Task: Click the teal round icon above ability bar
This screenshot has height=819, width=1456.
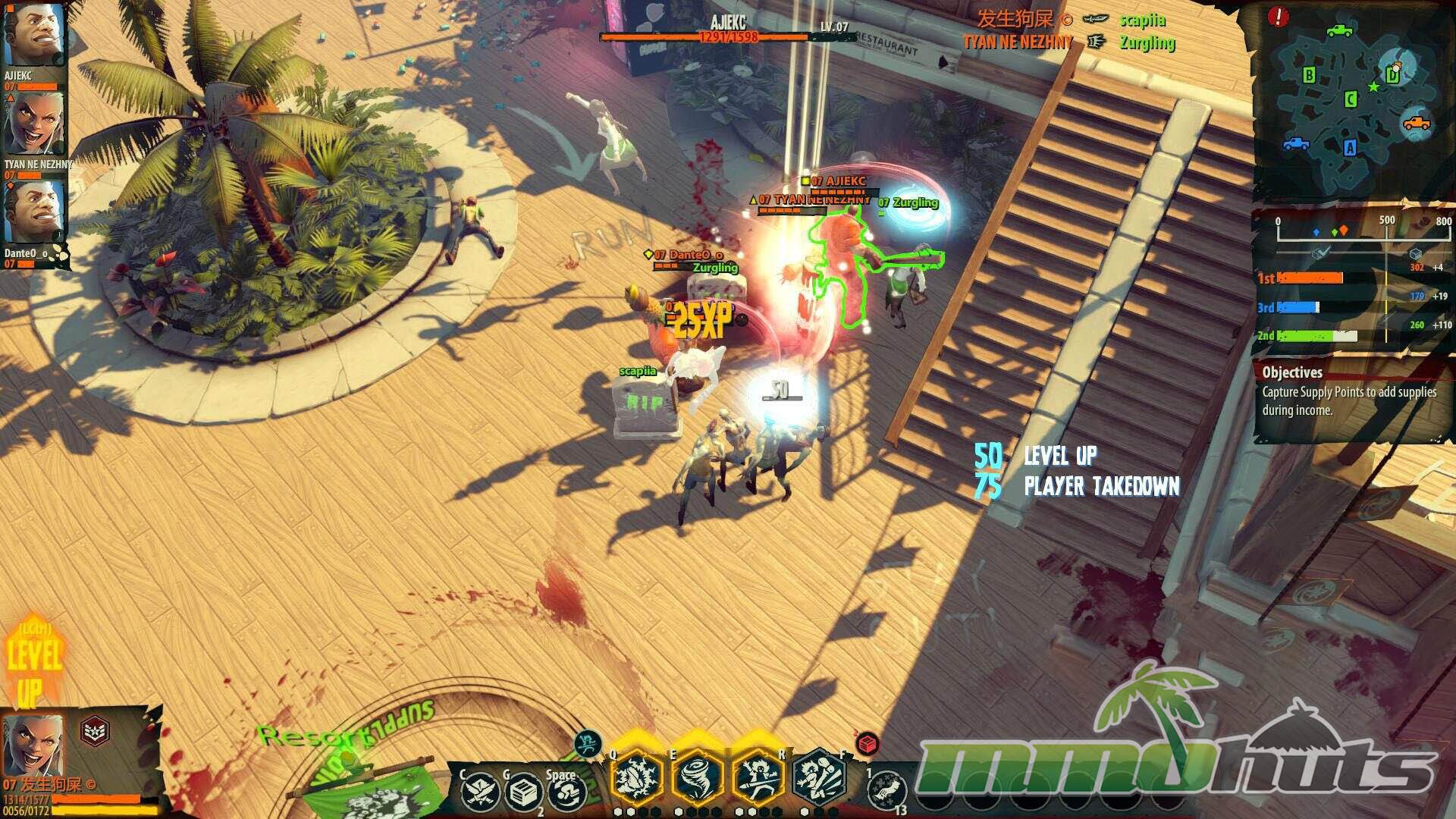Action: pyautogui.click(x=588, y=745)
